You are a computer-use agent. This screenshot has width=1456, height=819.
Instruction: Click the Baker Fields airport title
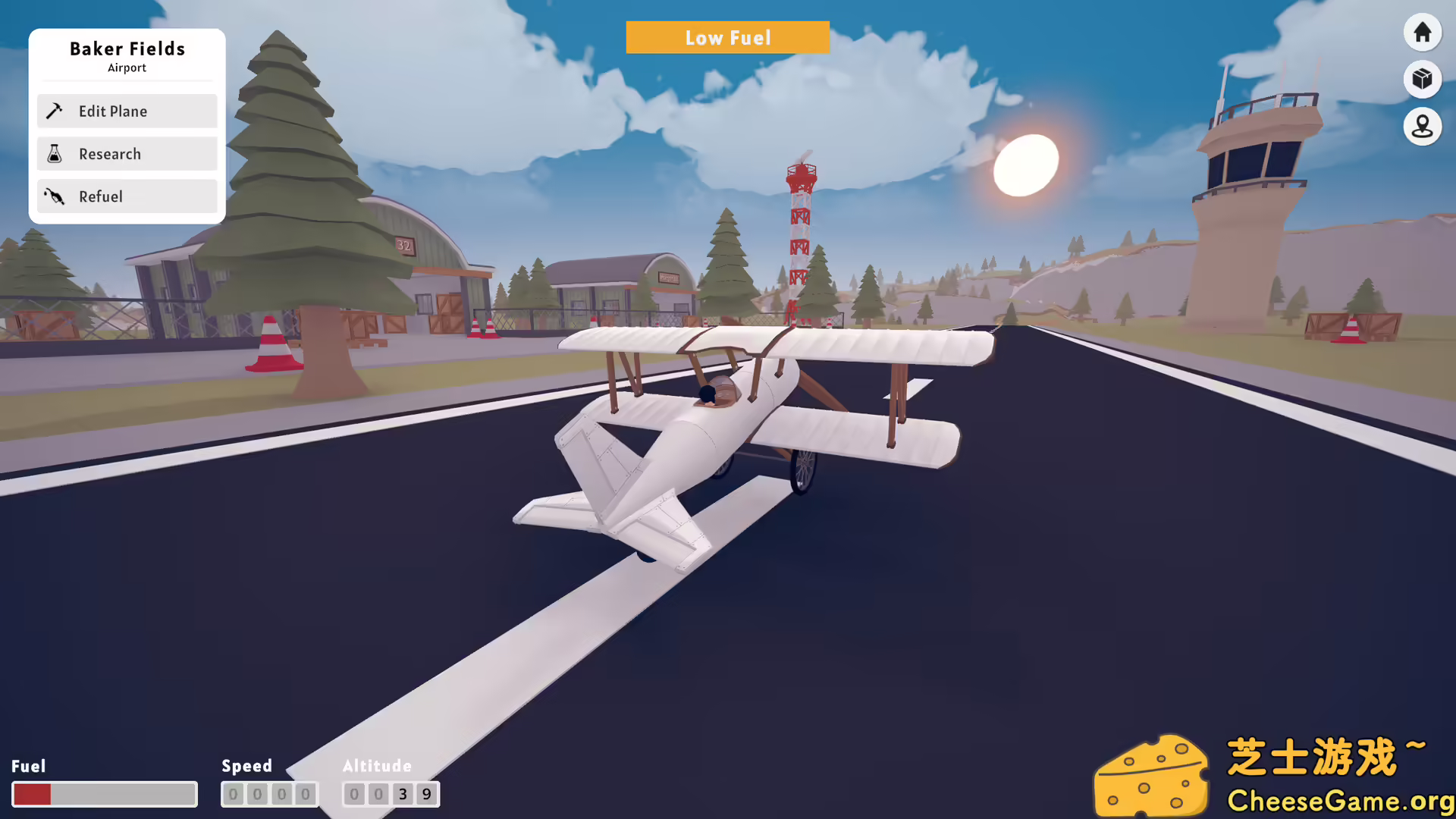(x=127, y=49)
